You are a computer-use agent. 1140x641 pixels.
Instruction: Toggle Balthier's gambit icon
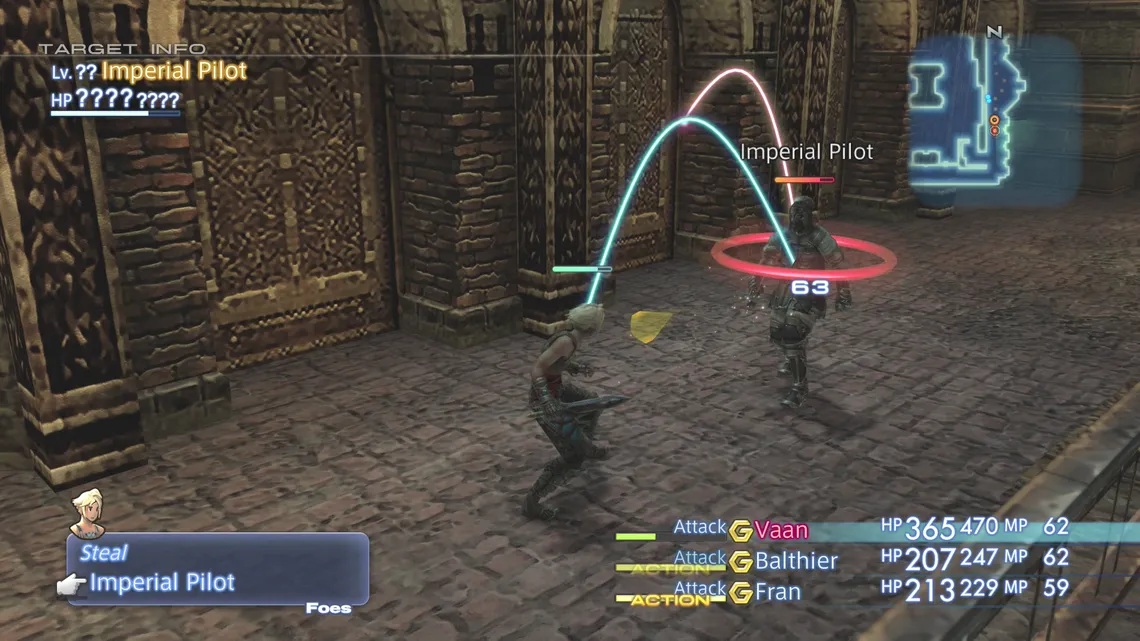(x=740, y=562)
